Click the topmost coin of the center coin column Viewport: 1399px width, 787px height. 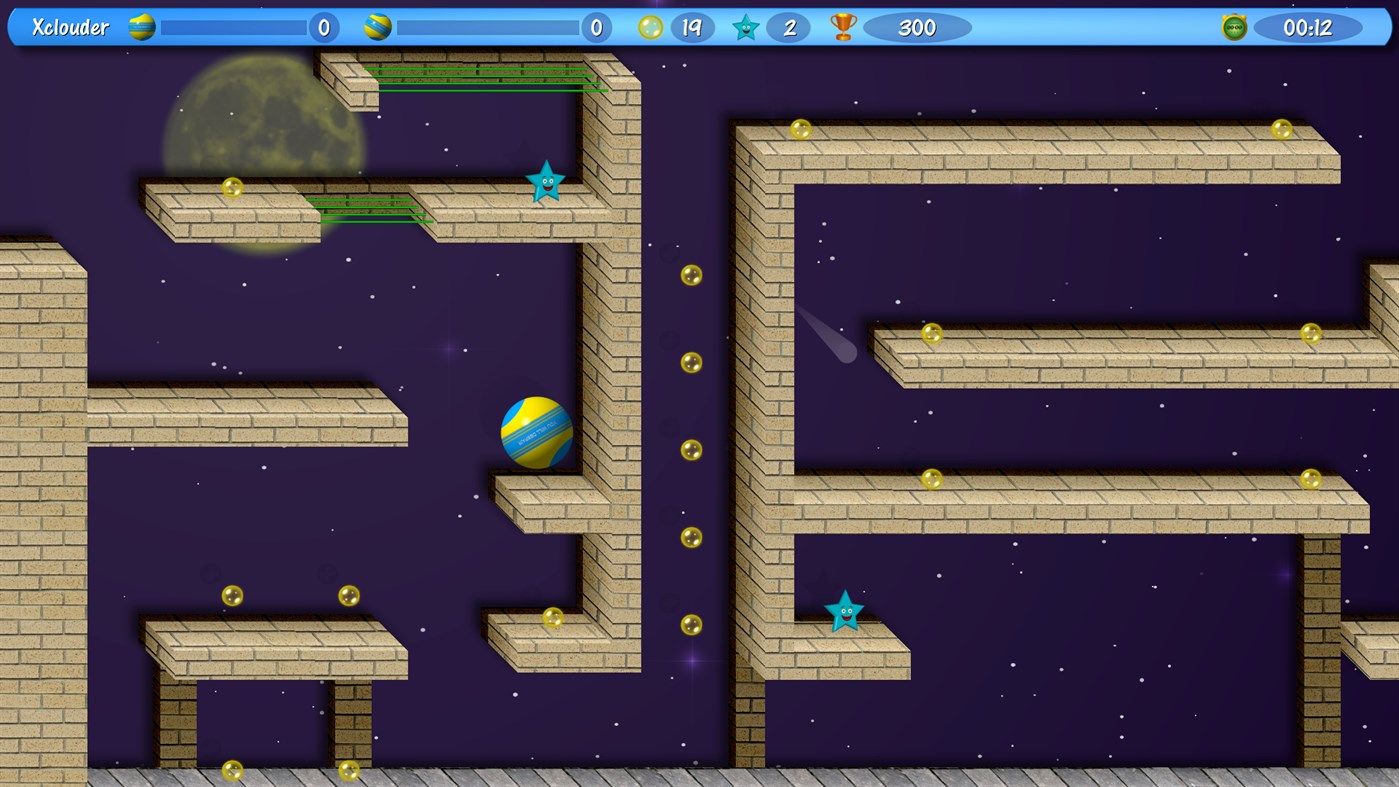tap(690, 273)
